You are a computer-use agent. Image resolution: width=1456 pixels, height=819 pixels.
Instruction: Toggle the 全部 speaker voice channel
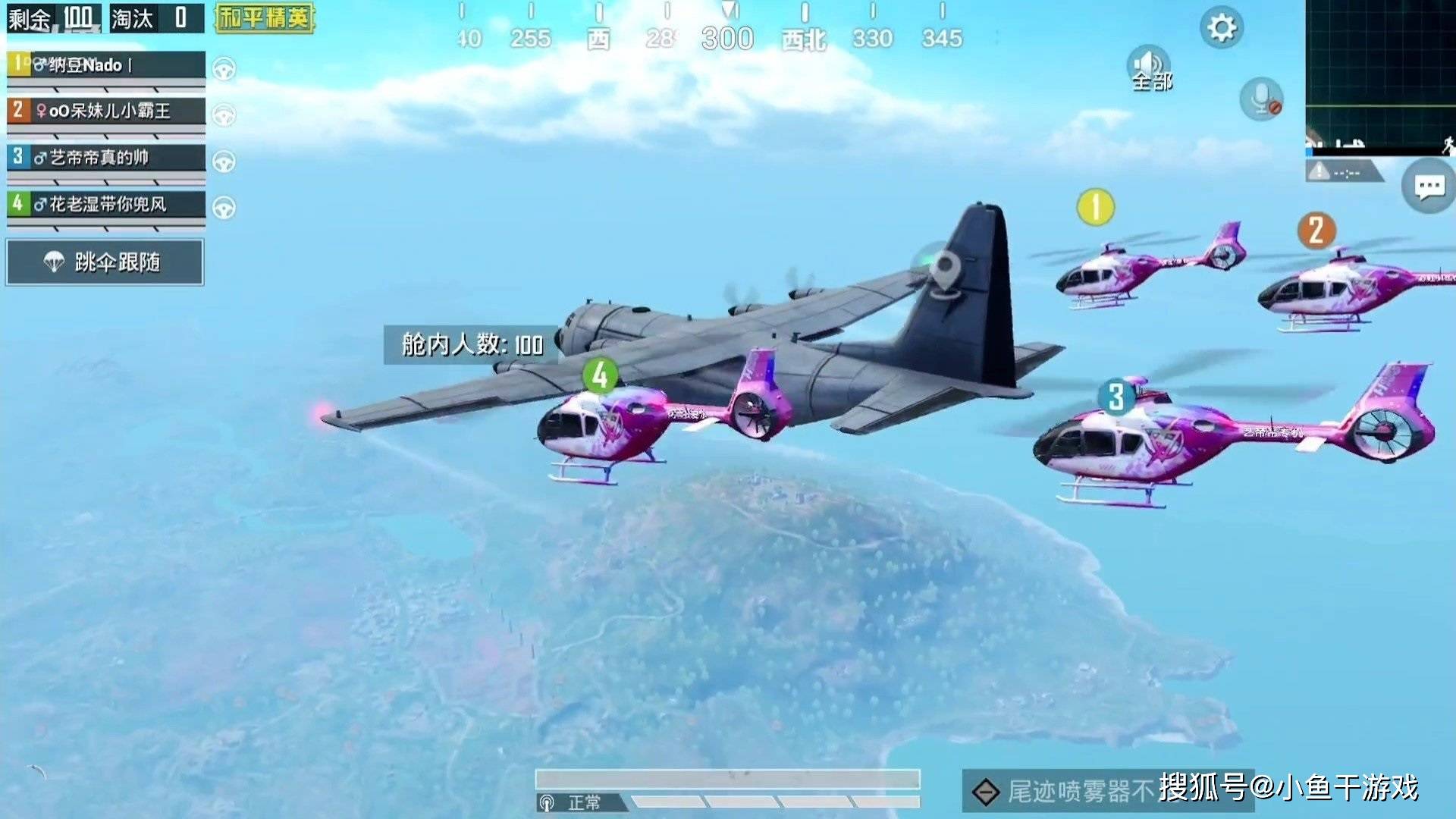(x=1150, y=69)
